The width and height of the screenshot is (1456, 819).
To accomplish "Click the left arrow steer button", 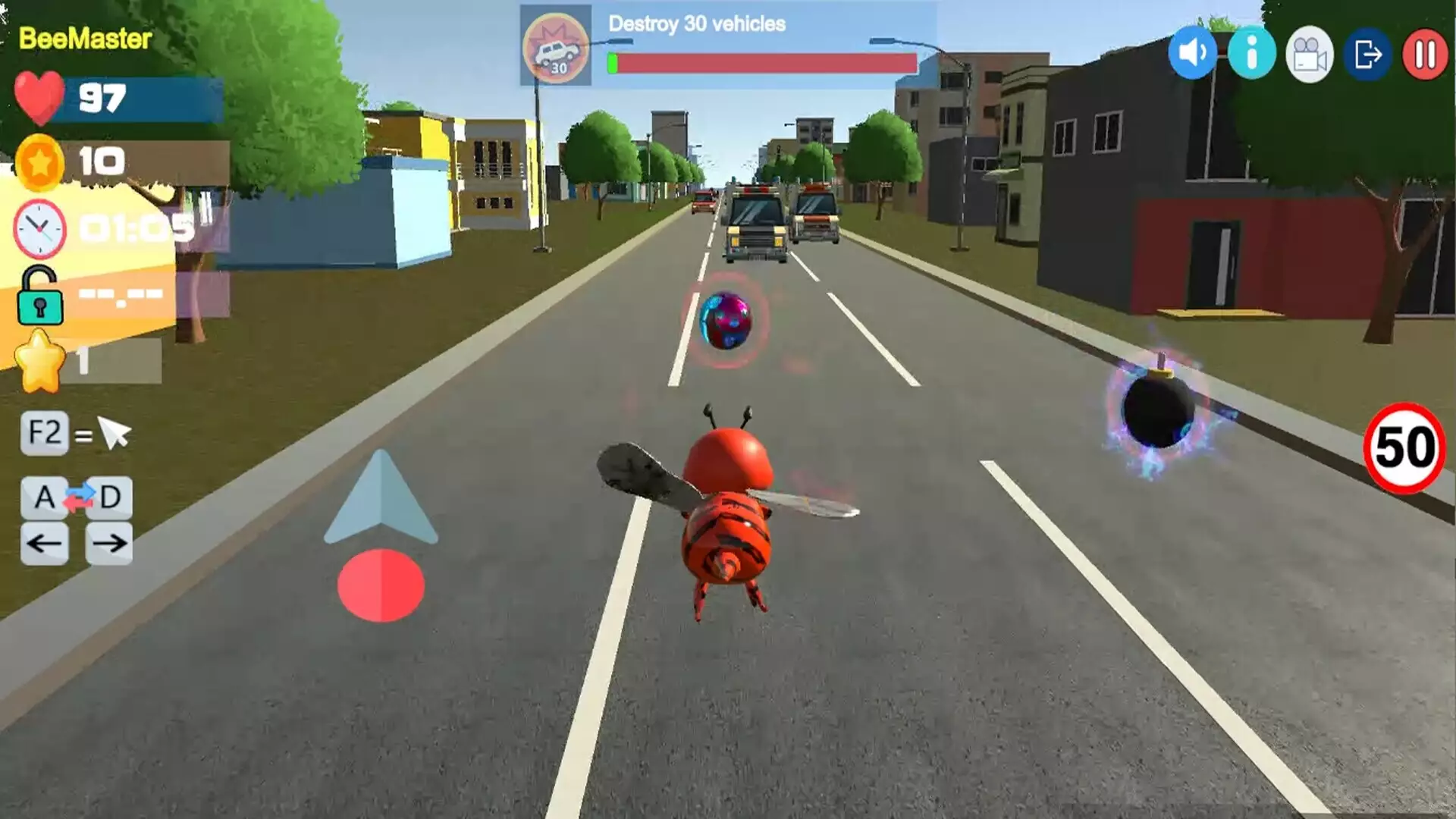I will (45, 543).
